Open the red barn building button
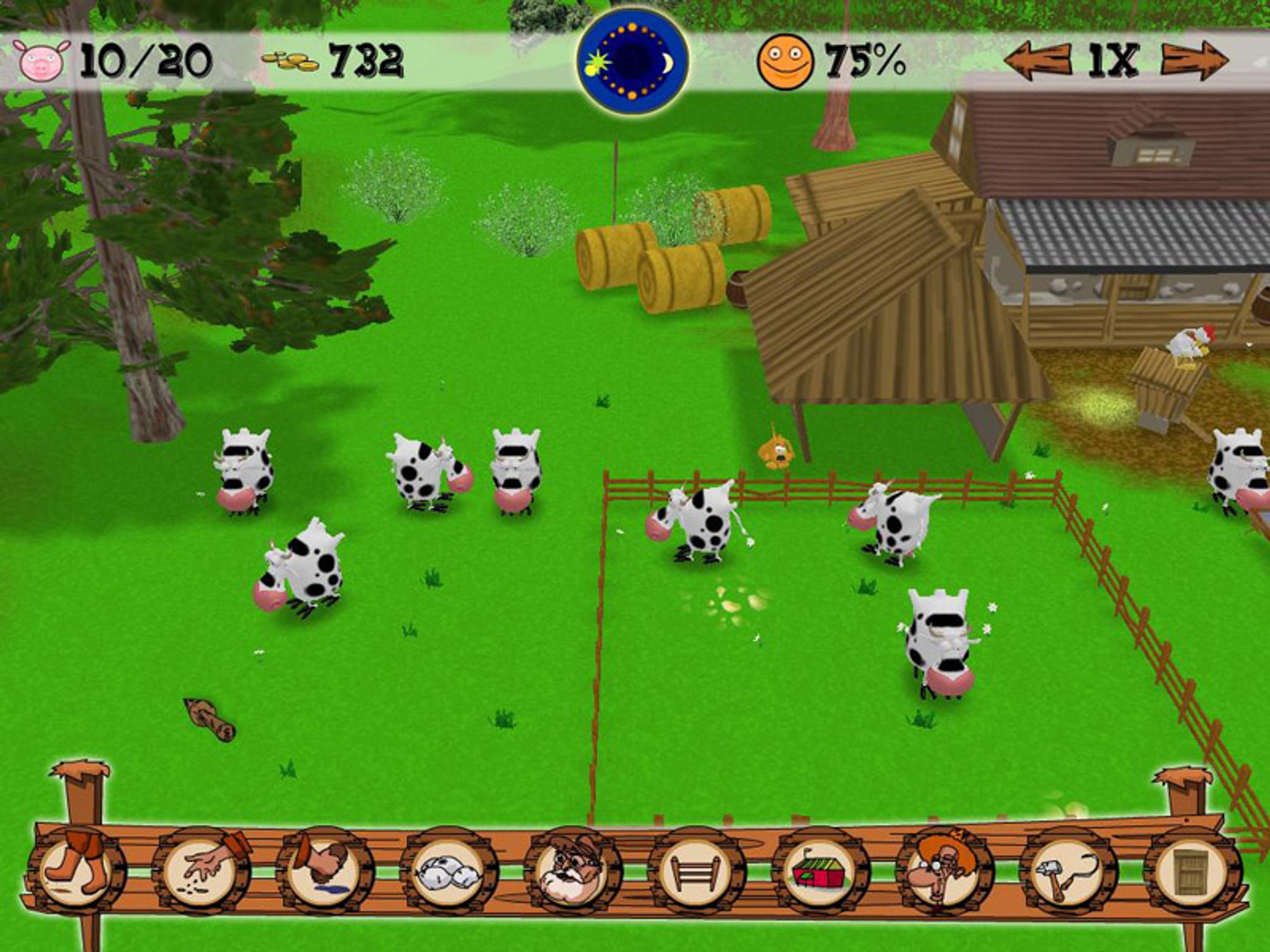The height and width of the screenshot is (952, 1270). 819,872
